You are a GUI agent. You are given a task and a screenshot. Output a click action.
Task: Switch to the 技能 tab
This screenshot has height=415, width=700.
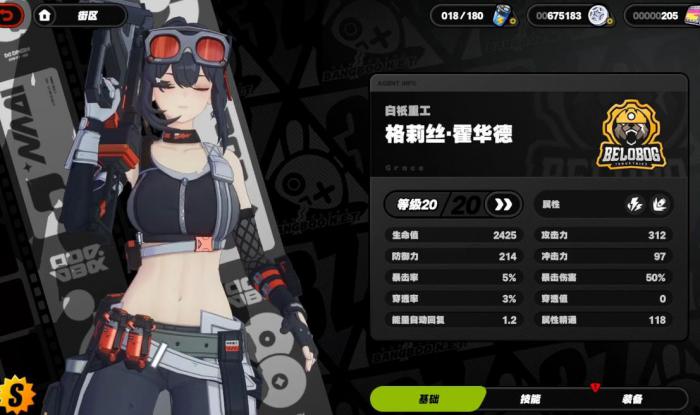point(531,399)
